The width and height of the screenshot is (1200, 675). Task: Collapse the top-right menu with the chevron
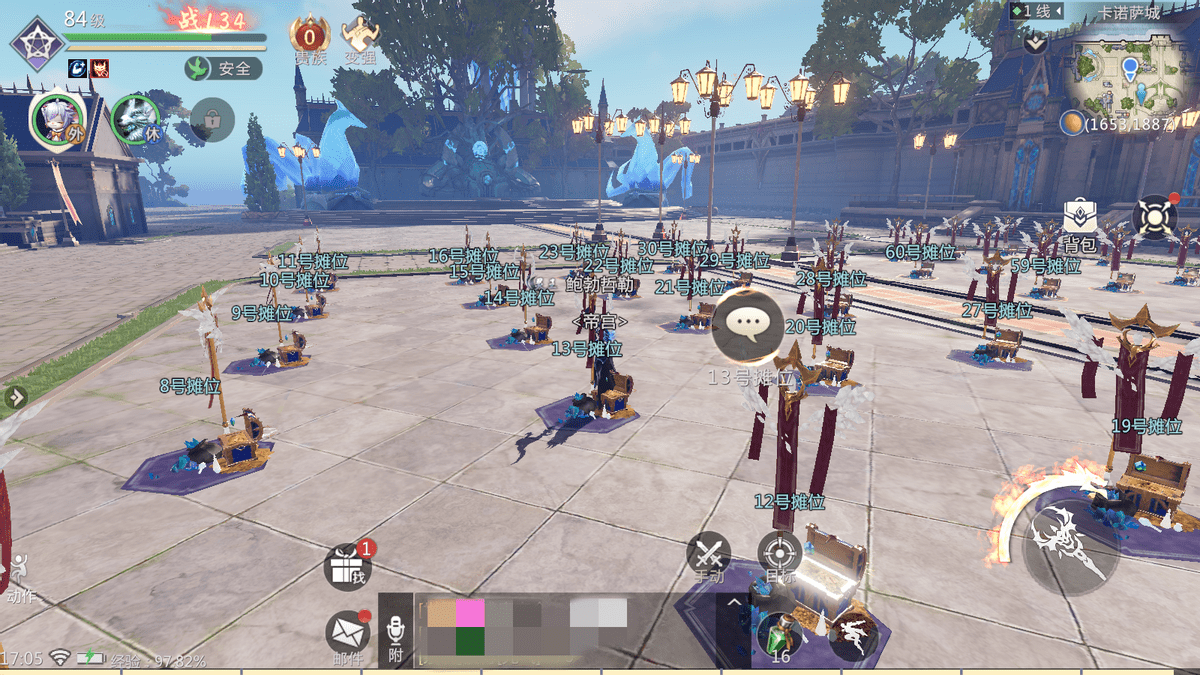[1035, 43]
